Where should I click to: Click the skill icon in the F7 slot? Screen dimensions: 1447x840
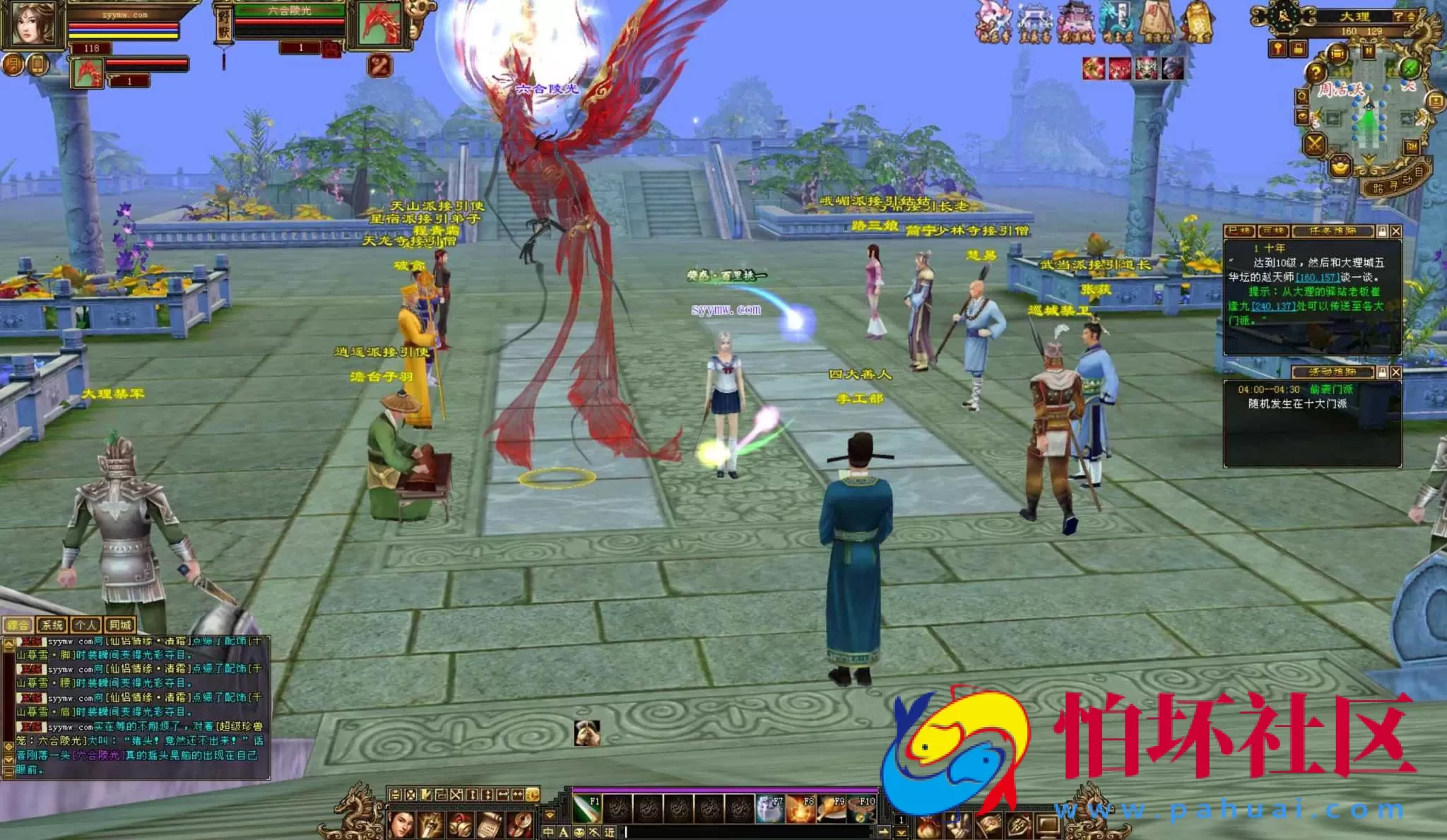[x=769, y=808]
